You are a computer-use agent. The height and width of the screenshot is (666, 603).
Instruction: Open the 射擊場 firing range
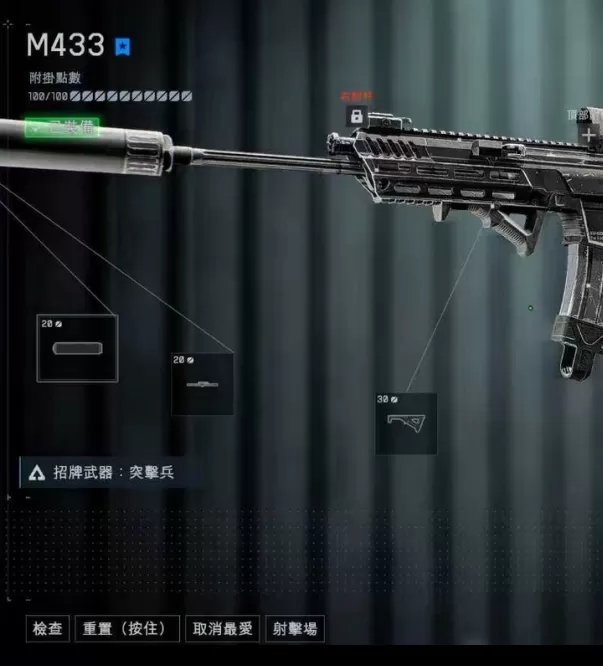295,629
